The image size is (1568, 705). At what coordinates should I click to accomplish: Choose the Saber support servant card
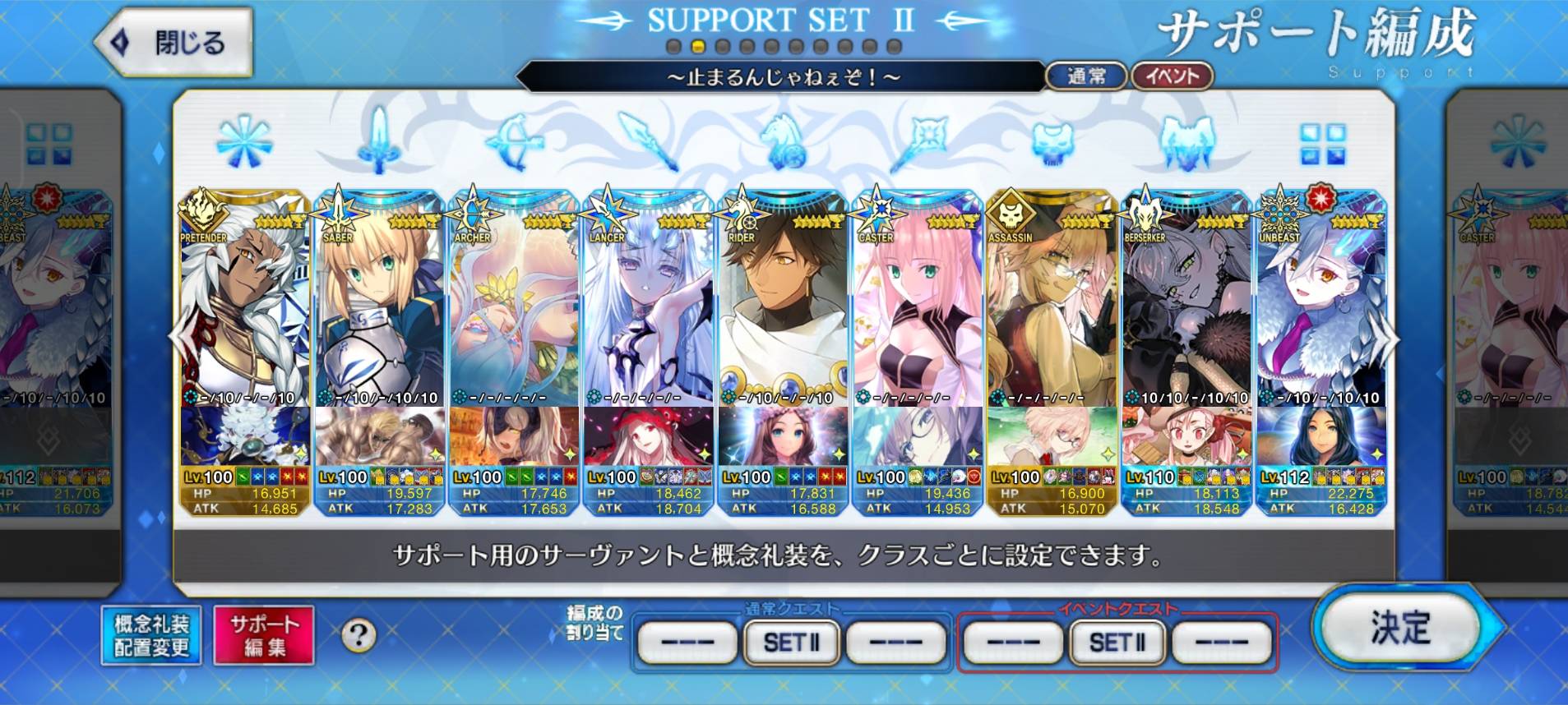click(x=379, y=312)
